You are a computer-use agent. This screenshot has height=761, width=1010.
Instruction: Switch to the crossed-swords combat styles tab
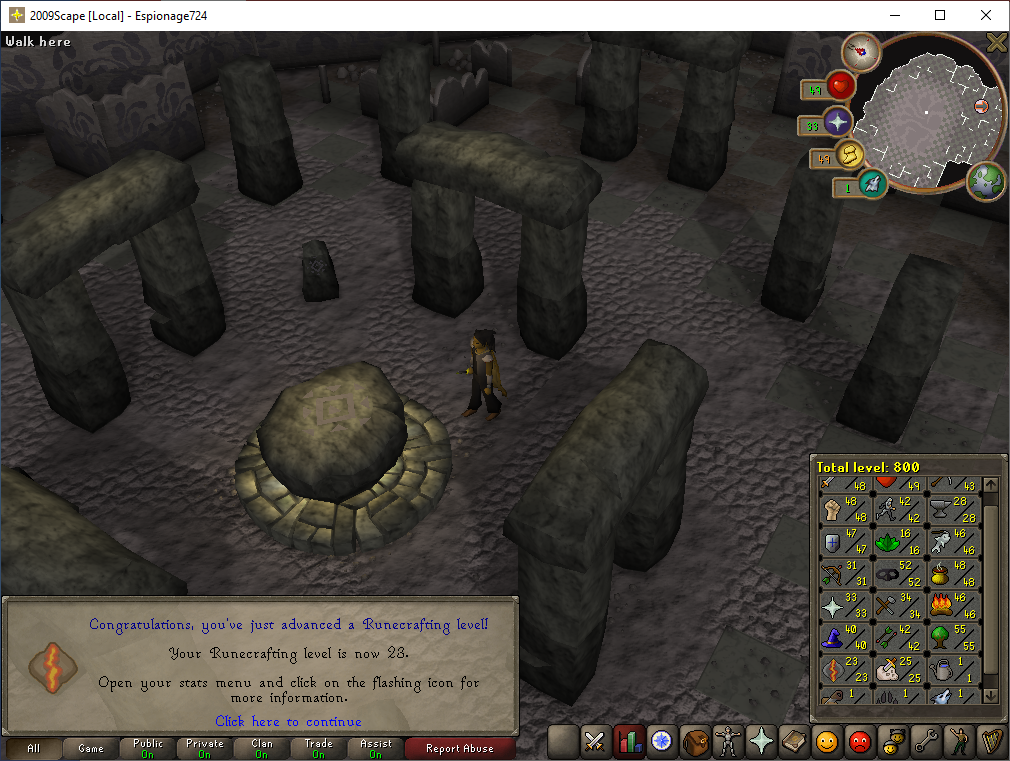(595, 741)
